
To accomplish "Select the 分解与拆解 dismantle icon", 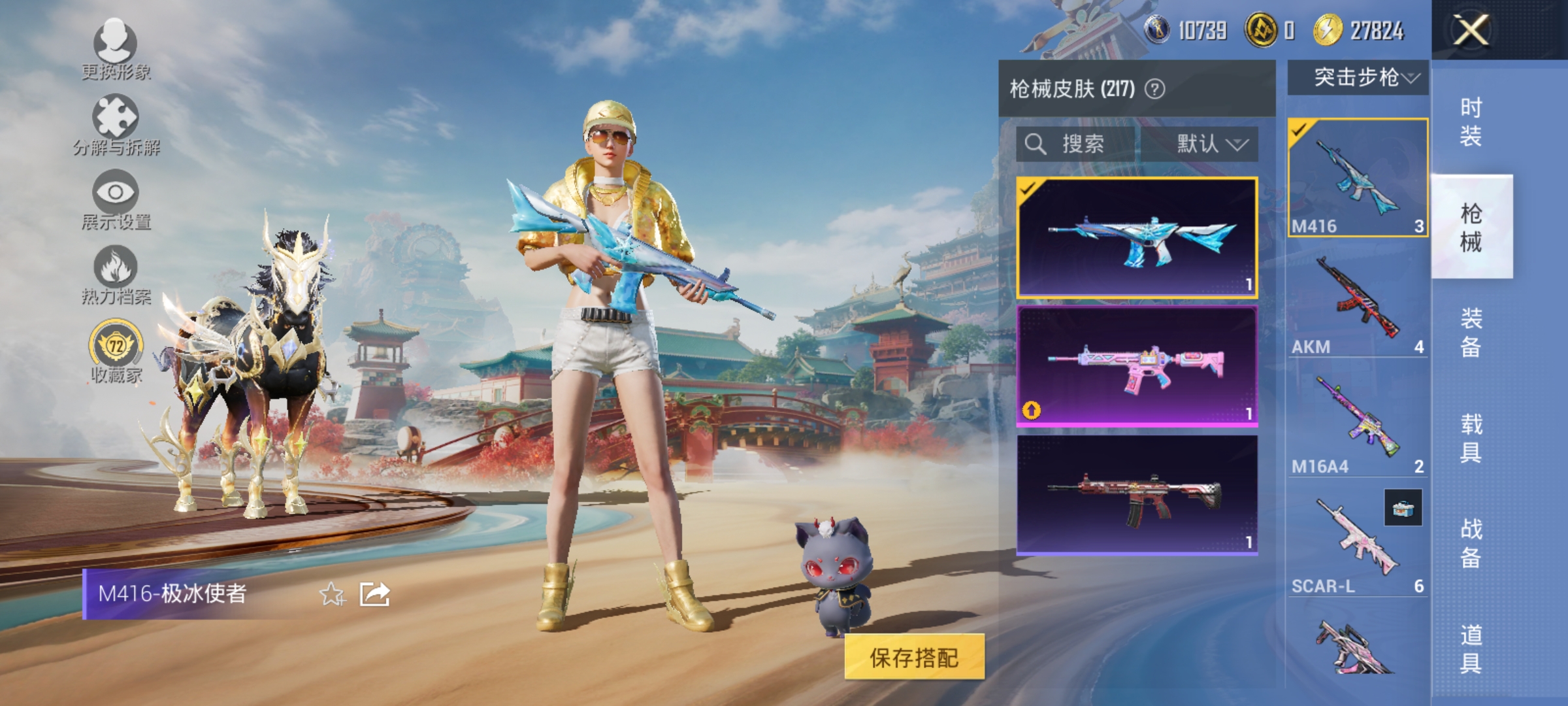I will pos(114,121).
